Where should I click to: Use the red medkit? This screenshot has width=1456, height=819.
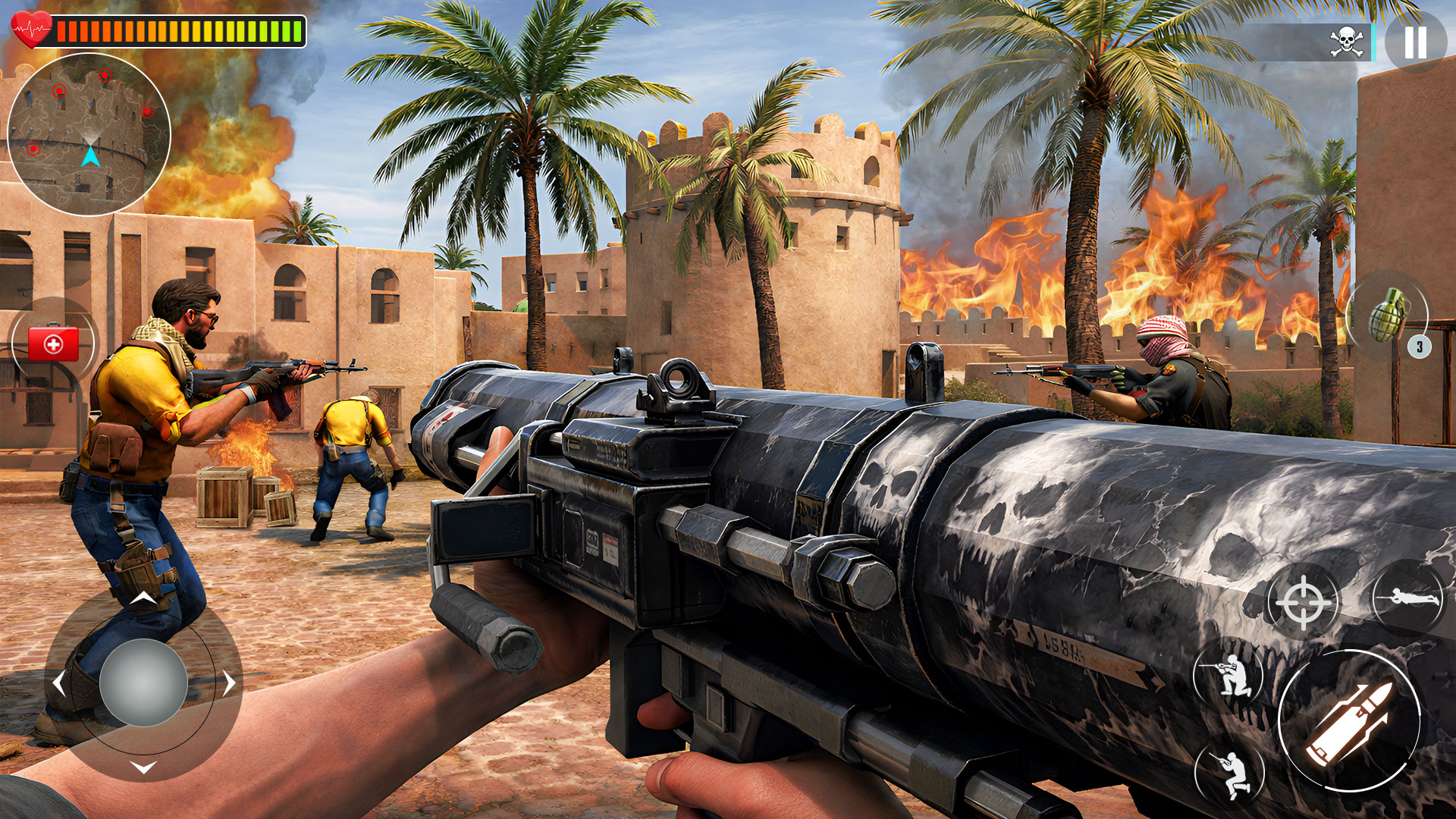53,344
